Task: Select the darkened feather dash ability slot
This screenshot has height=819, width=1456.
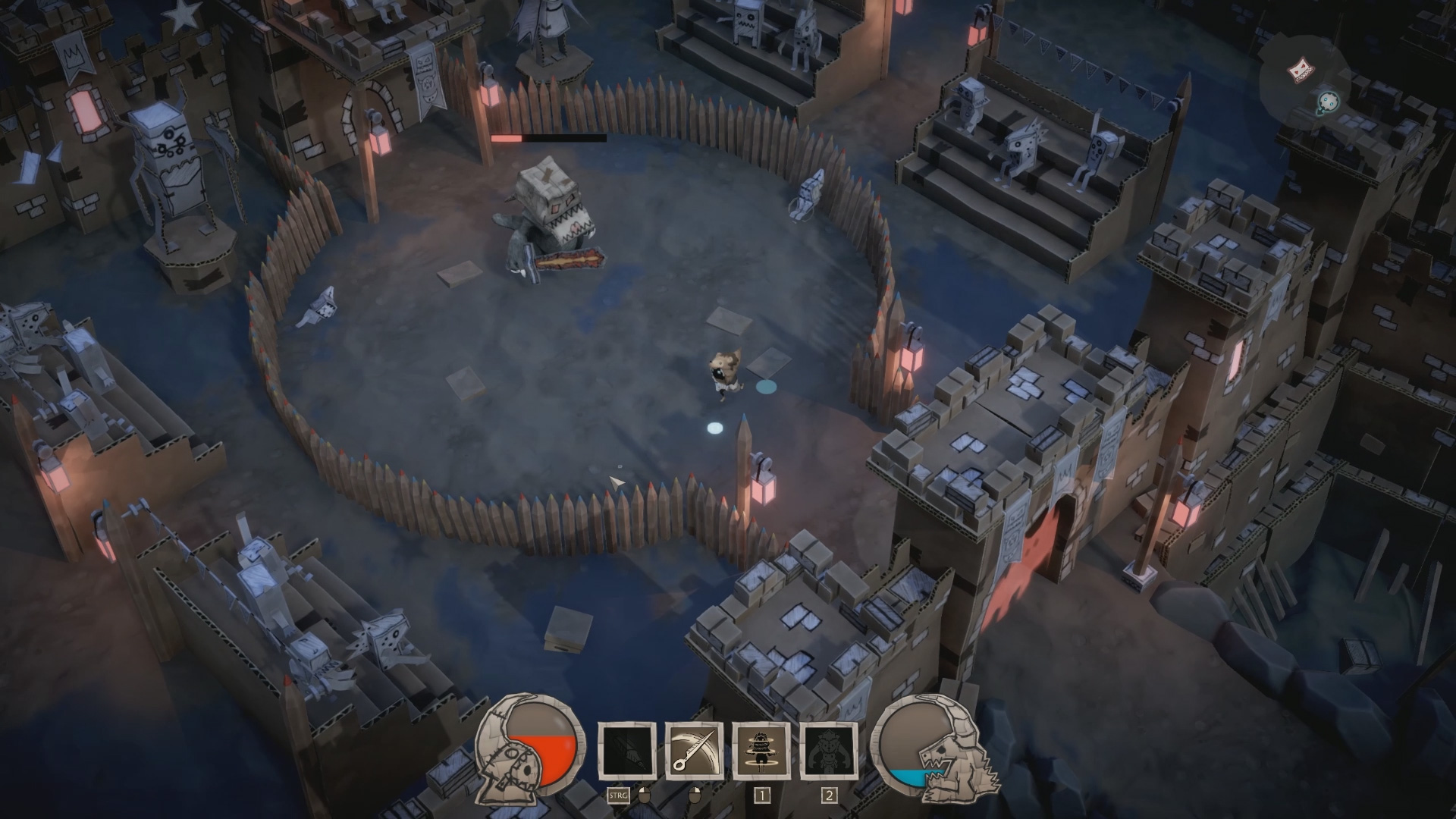Action: (x=626, y=751)
